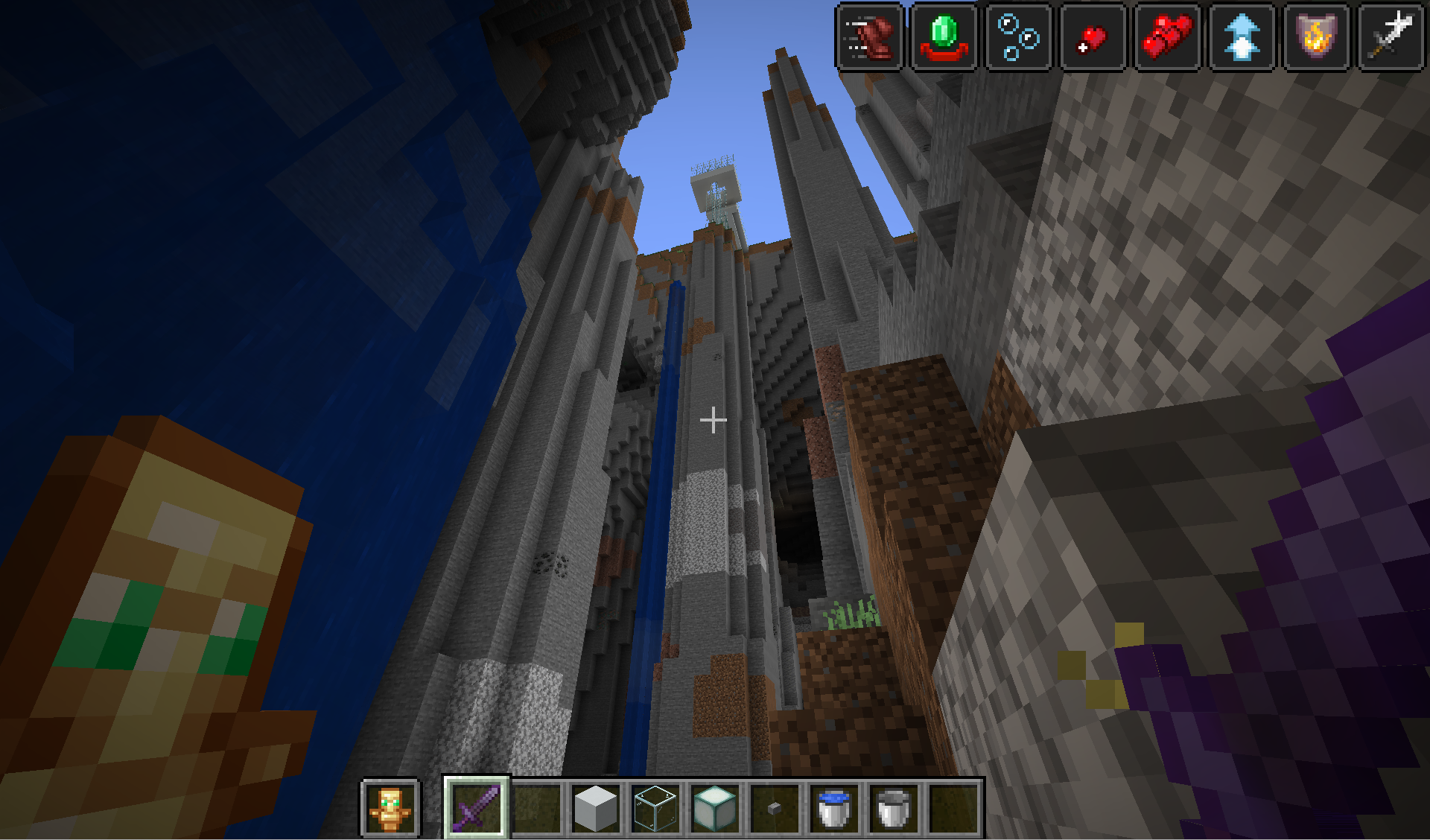Click the Strength sword status effect icon
This screenshot has width=1430, height=840.
(1391, 36)
